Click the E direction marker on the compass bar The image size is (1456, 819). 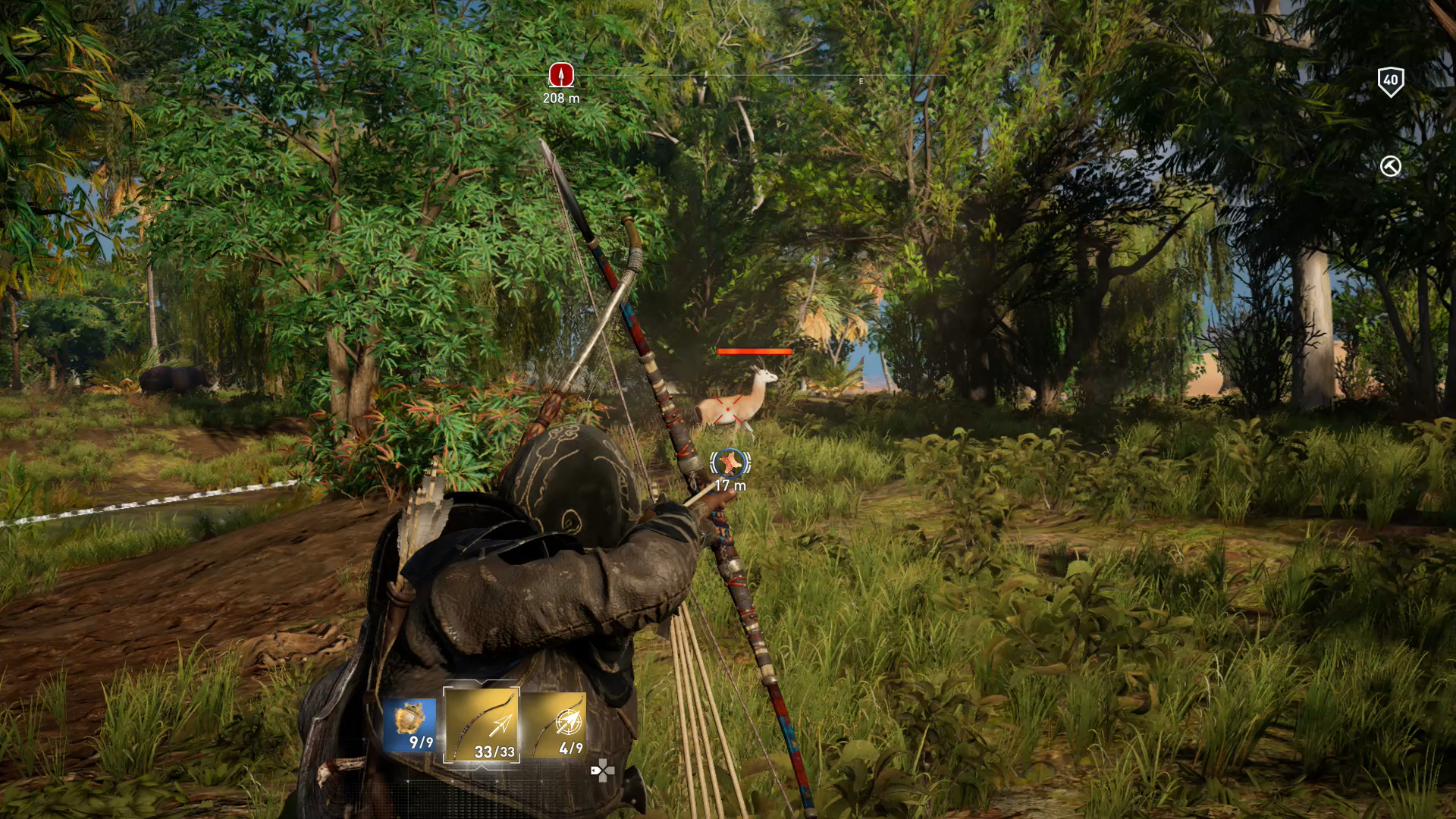[x=860, y=80]
